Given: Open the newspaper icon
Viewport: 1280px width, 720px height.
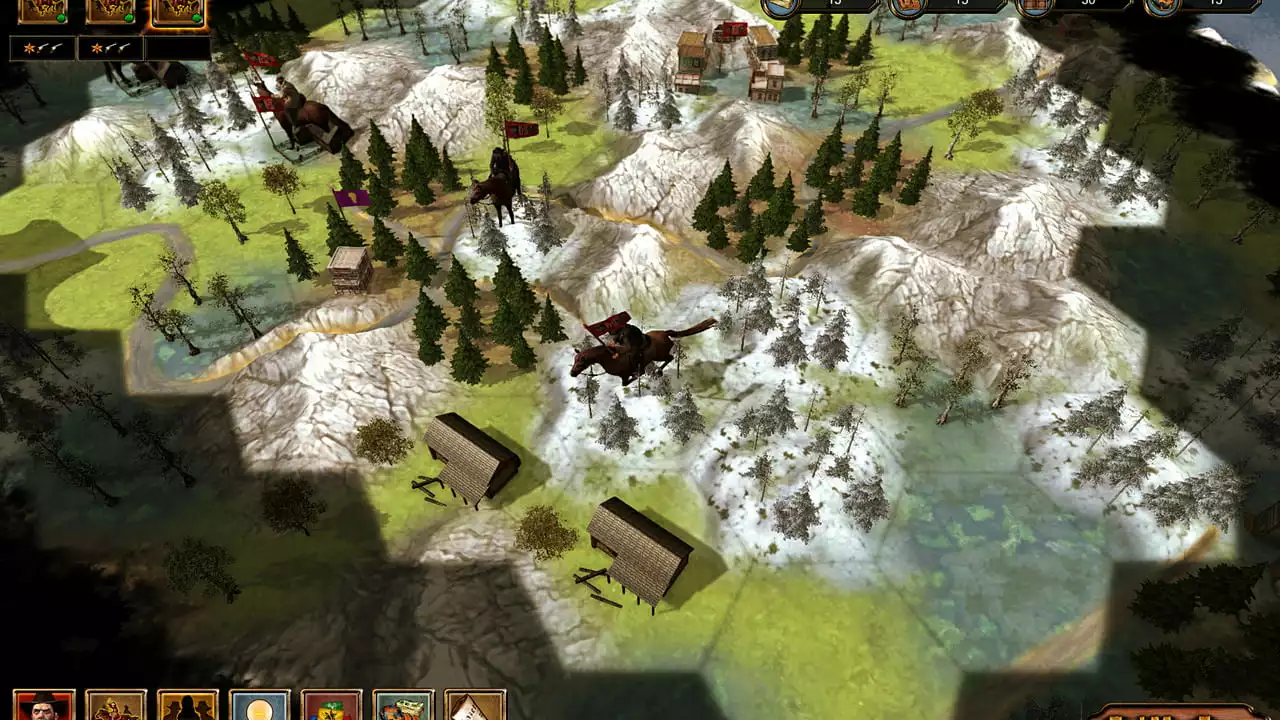Looking at the screenshot, I should [475, 705].
